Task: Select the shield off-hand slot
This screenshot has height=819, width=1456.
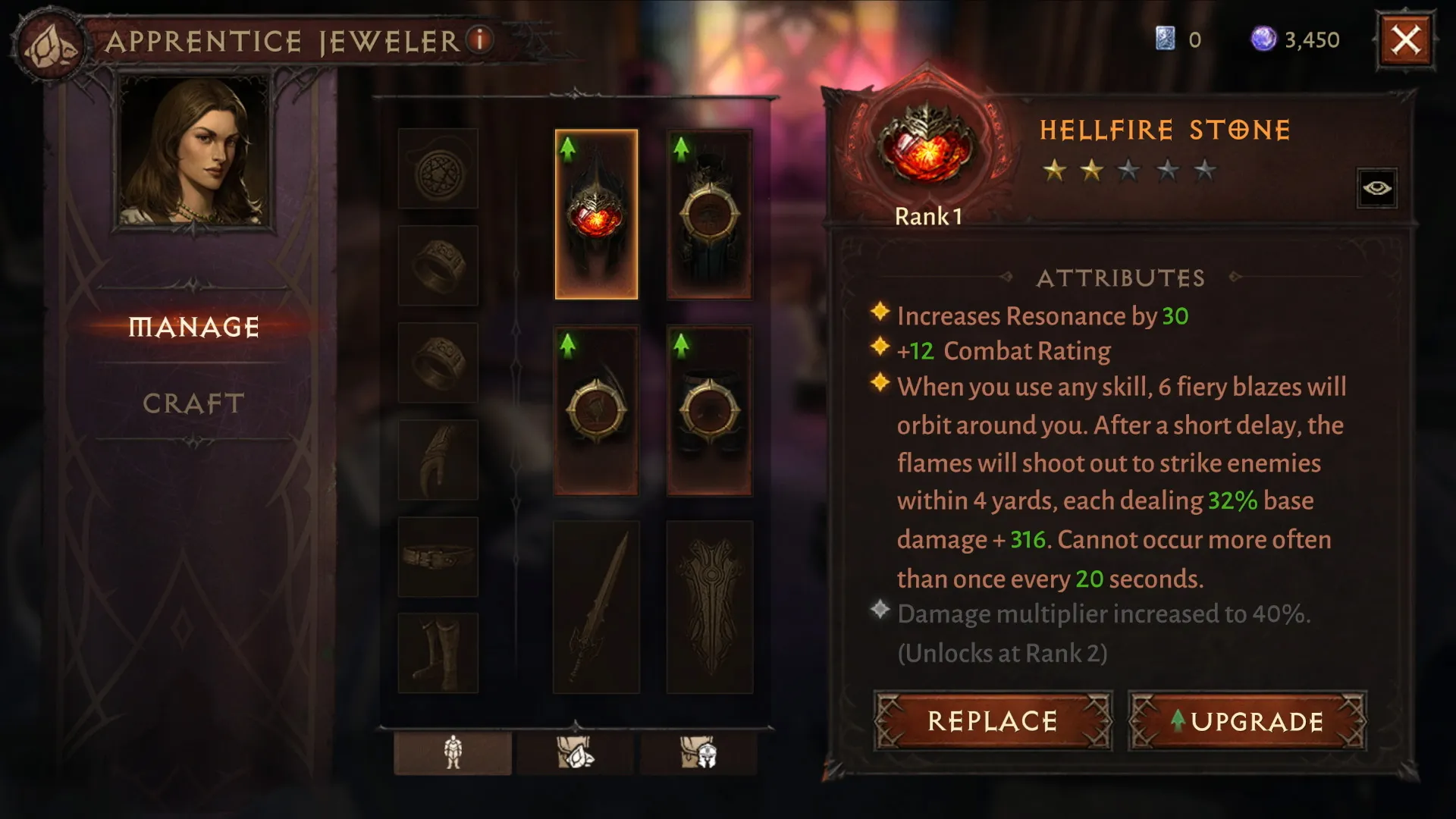Action: pos(709,607)
